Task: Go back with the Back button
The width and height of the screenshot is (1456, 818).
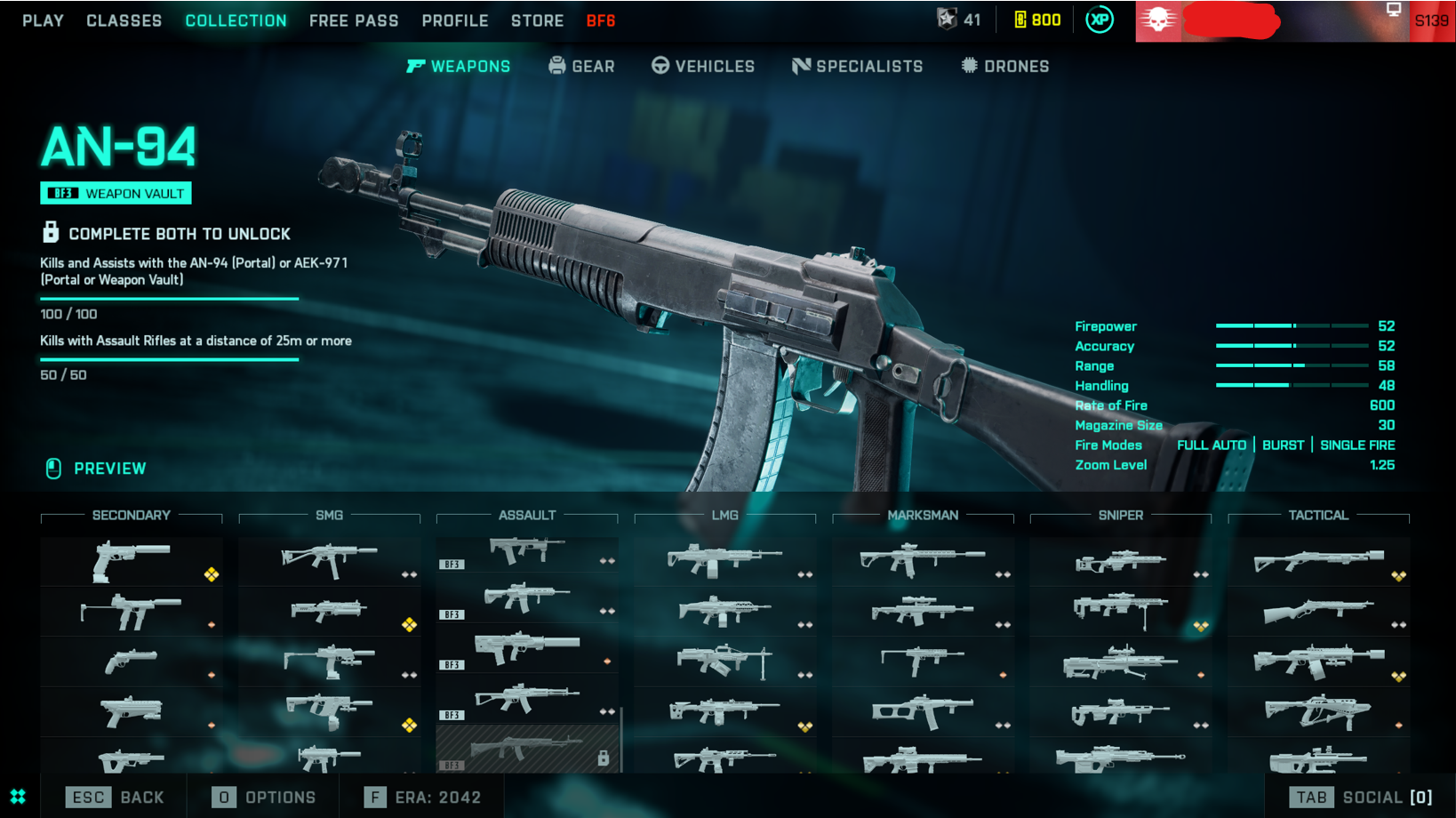Action: pos(116,798)
